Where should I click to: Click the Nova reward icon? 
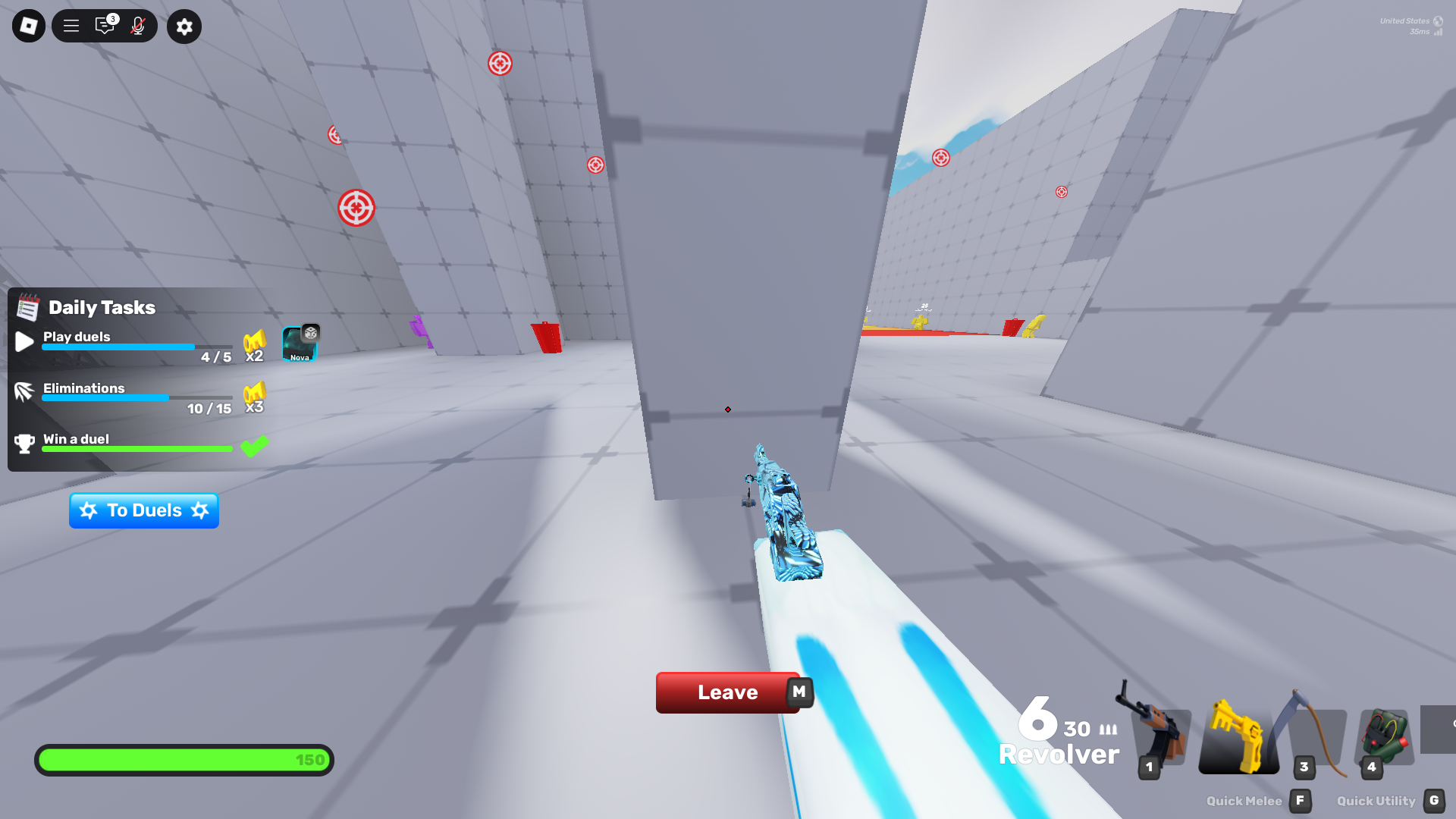[x=300, y=344]
